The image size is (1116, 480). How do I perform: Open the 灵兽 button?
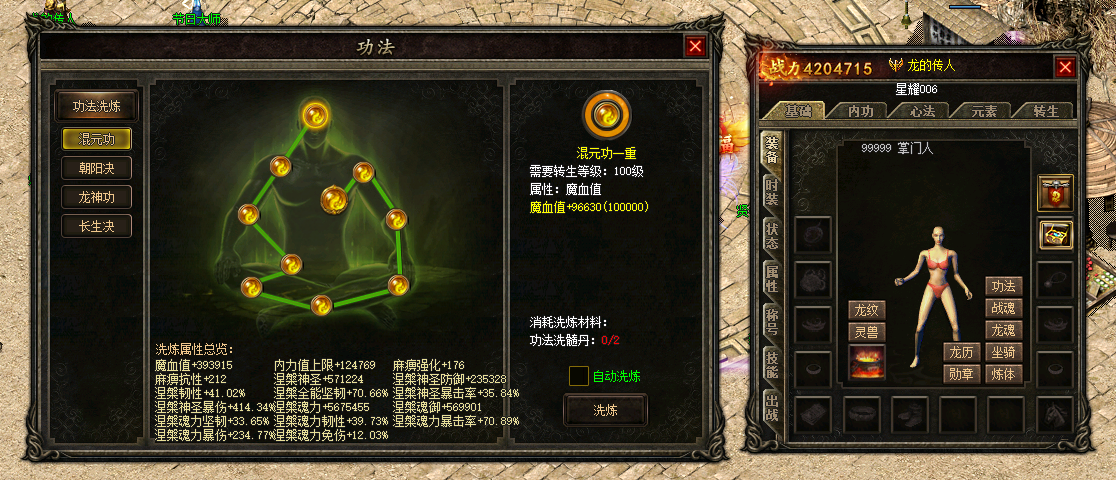(866, 331)
